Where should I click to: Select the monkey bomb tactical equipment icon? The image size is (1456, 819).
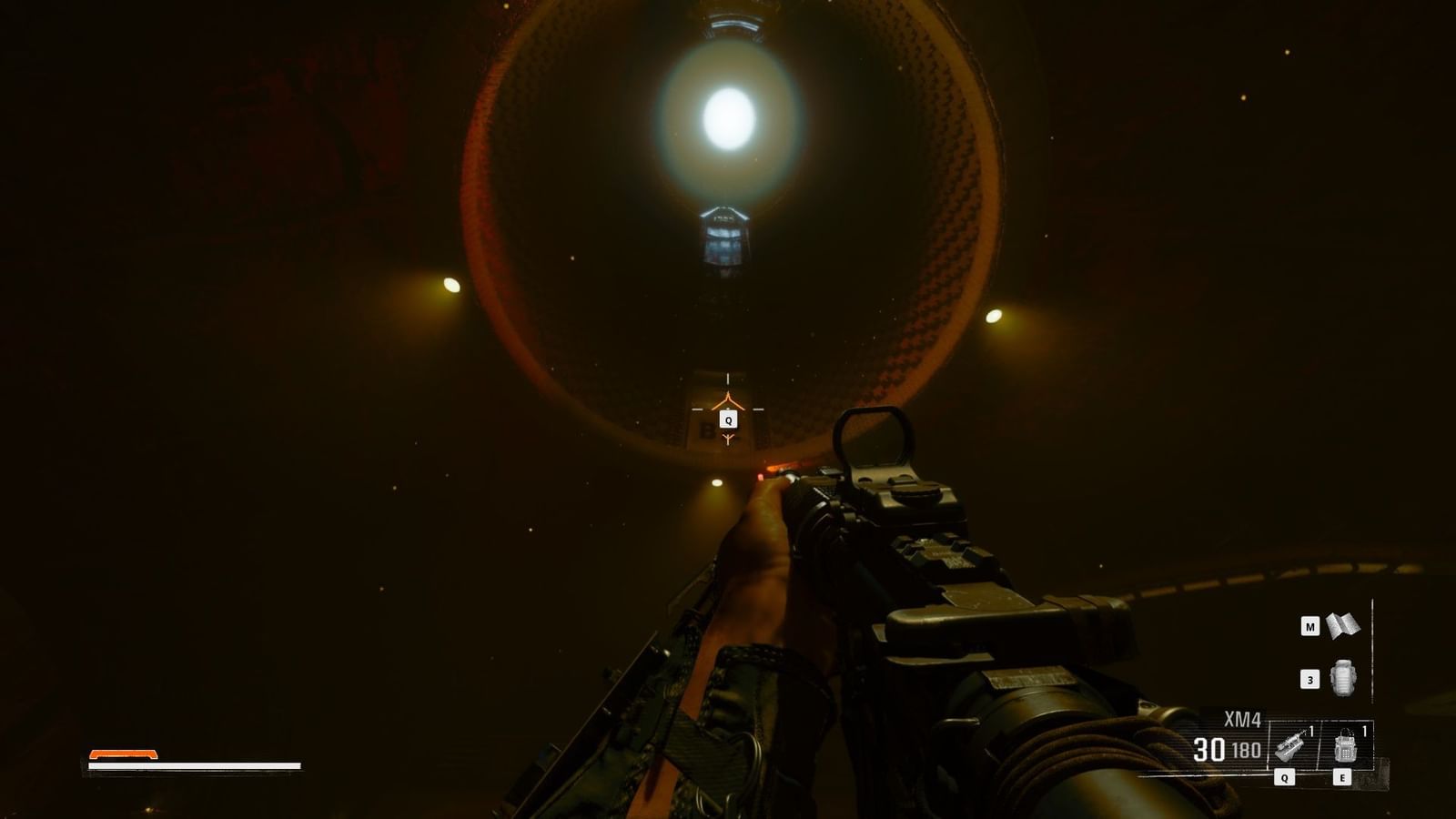(x=1289, y=744)
